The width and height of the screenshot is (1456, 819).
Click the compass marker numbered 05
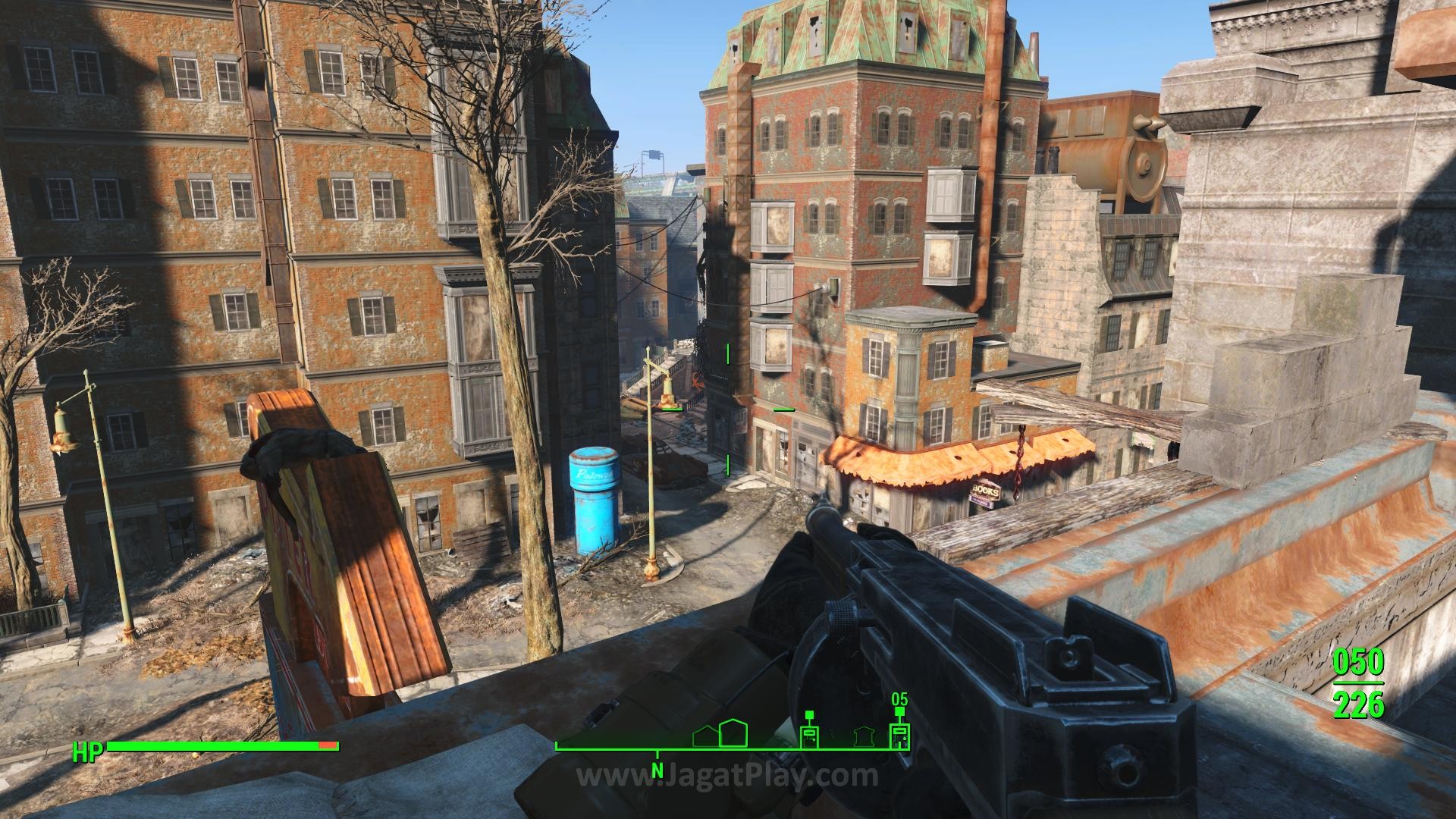900,736
